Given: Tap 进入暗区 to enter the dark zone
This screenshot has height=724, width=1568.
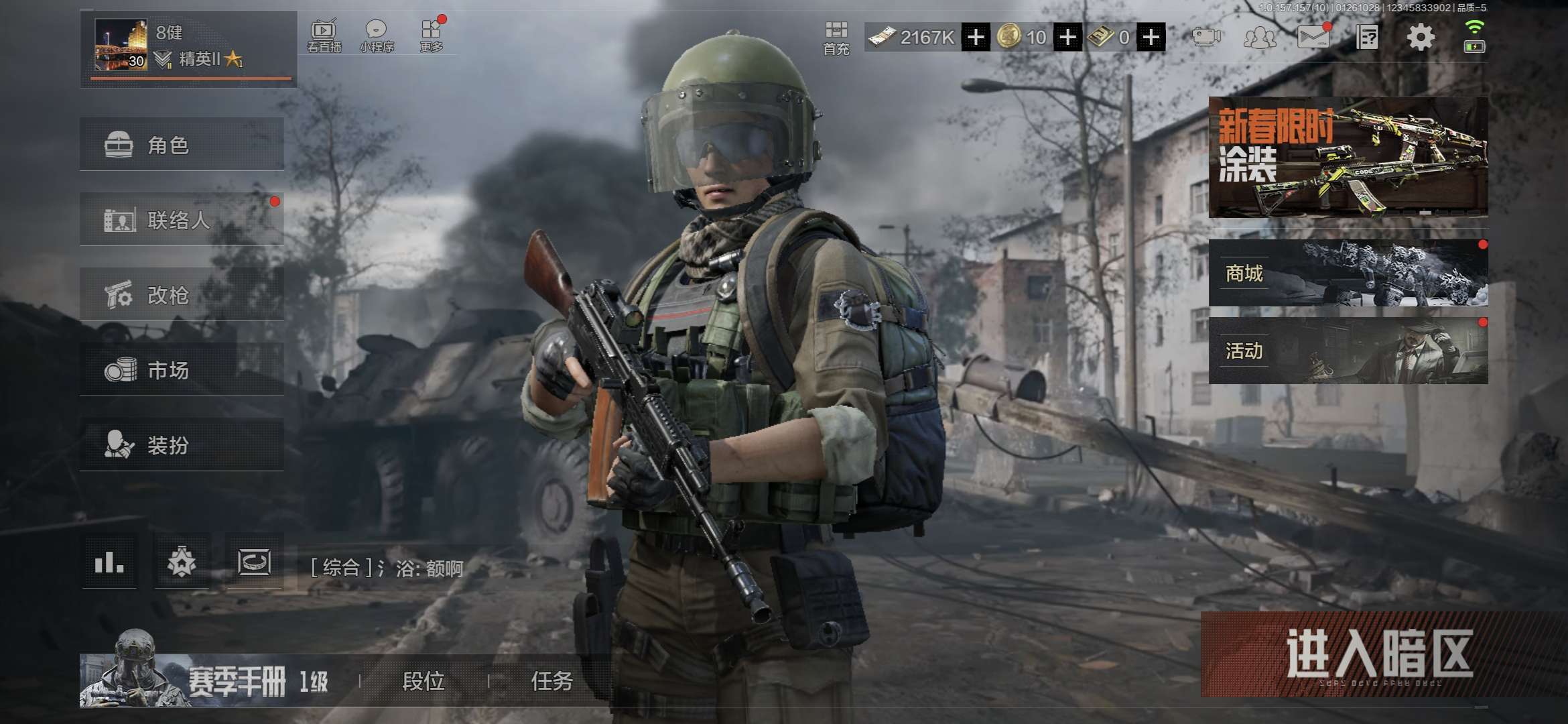Looking at the screenshot, I should (1379, 654).
